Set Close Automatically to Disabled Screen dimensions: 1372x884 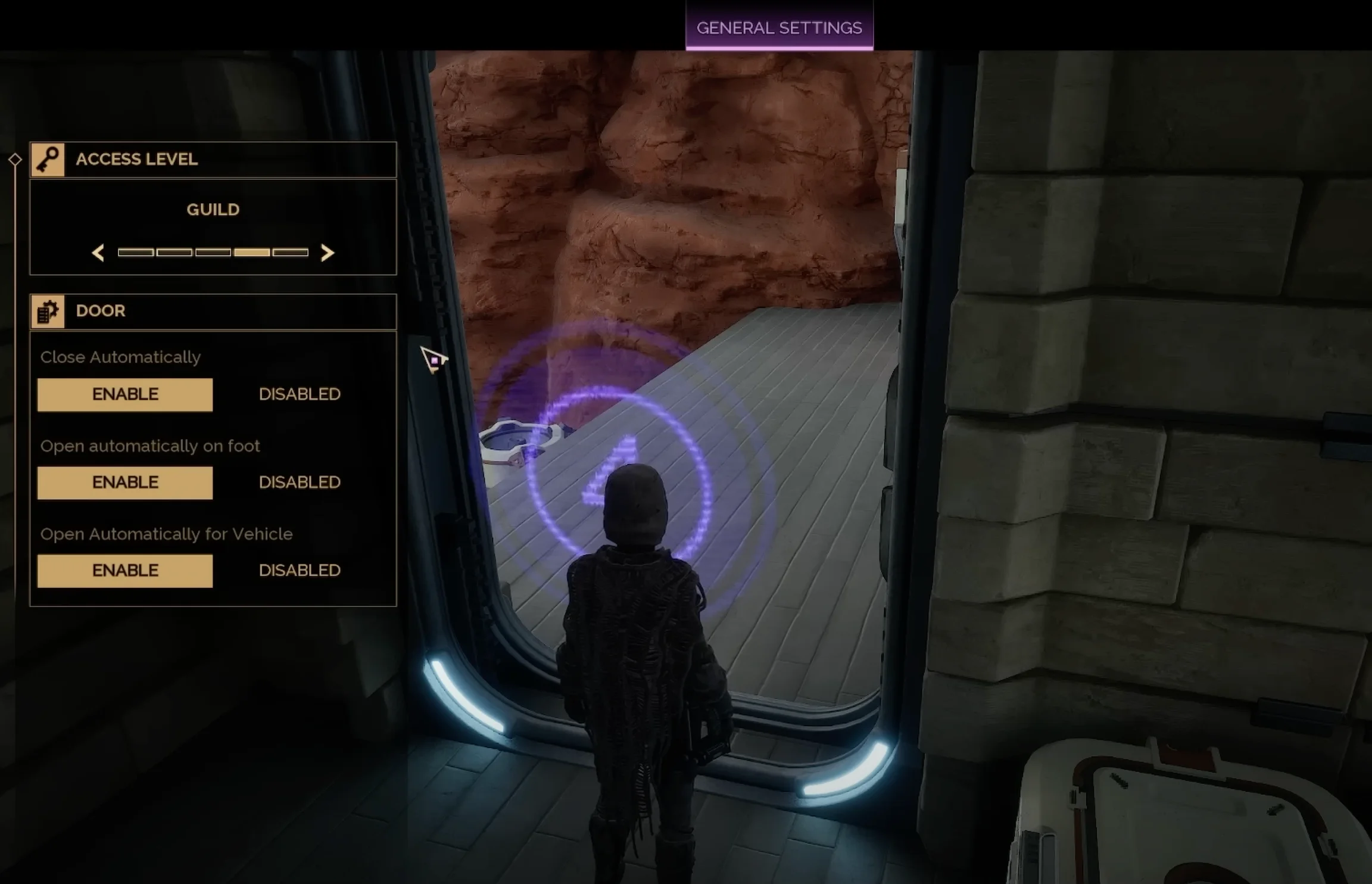coord(300,394)
